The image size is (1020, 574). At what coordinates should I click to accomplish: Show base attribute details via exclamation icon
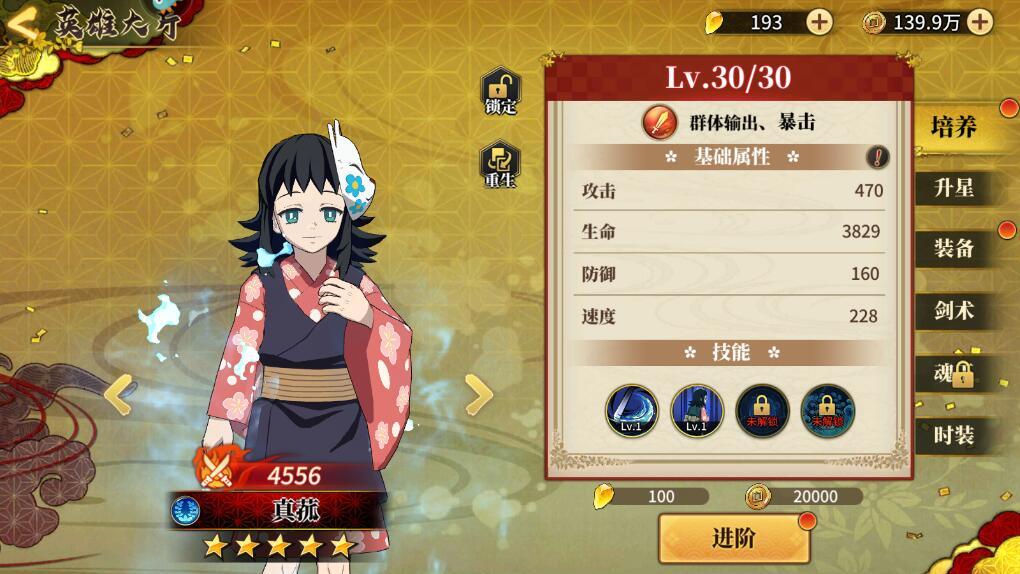(x=877, y=157)
